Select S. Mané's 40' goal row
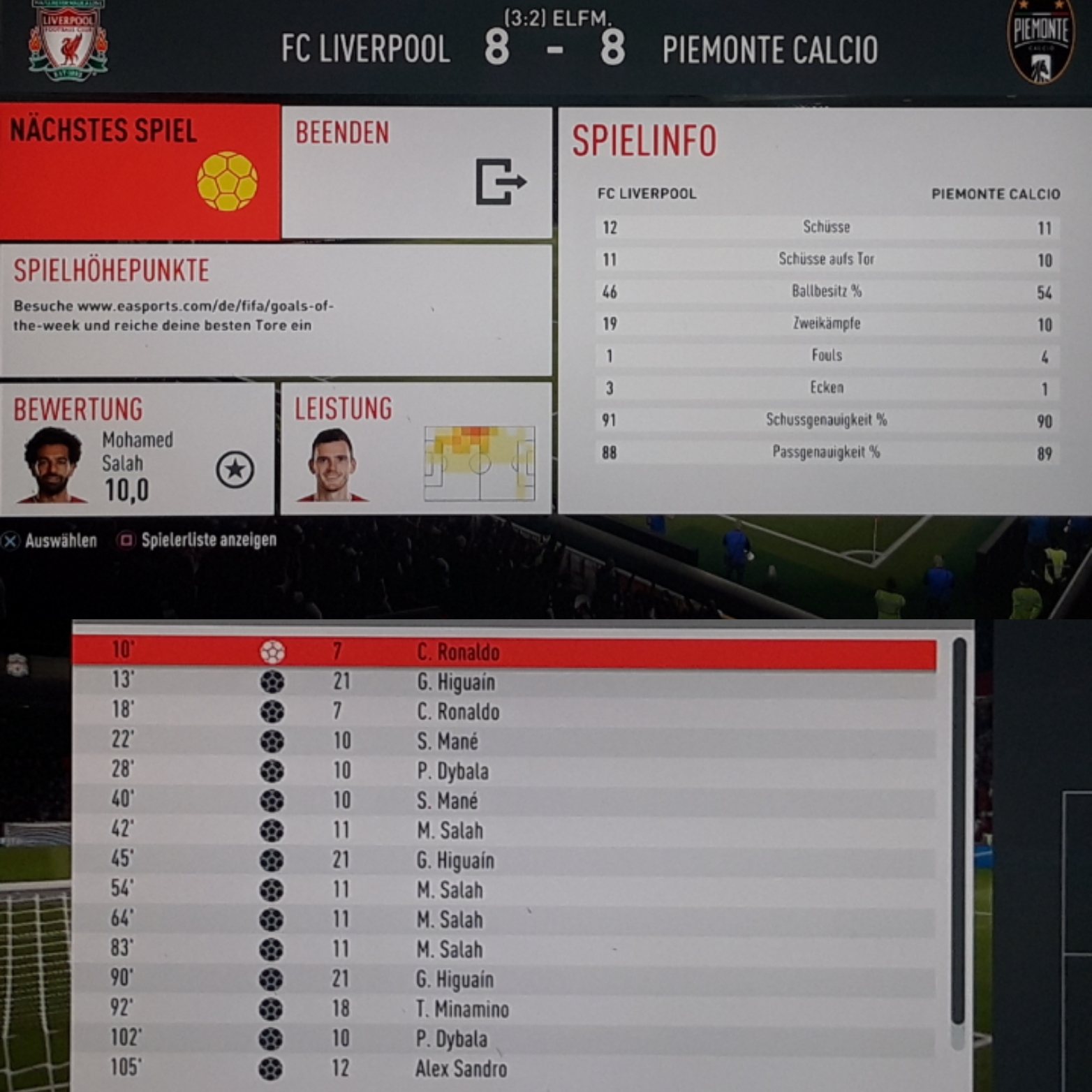1092x1092 pixels. (504, 801)
